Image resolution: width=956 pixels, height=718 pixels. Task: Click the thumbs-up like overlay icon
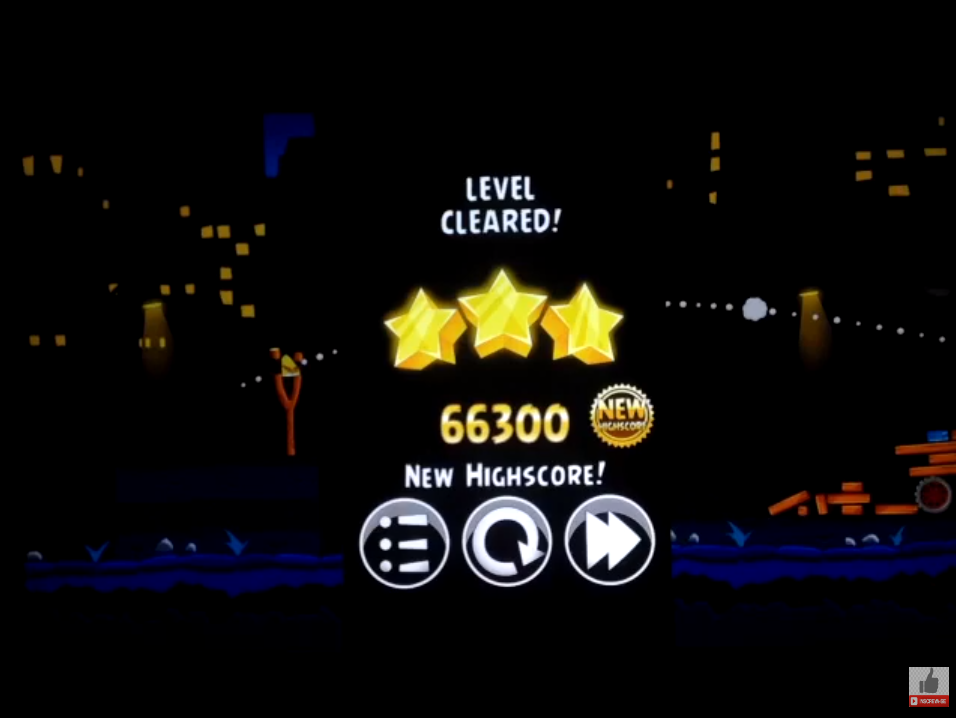[928, 684]
